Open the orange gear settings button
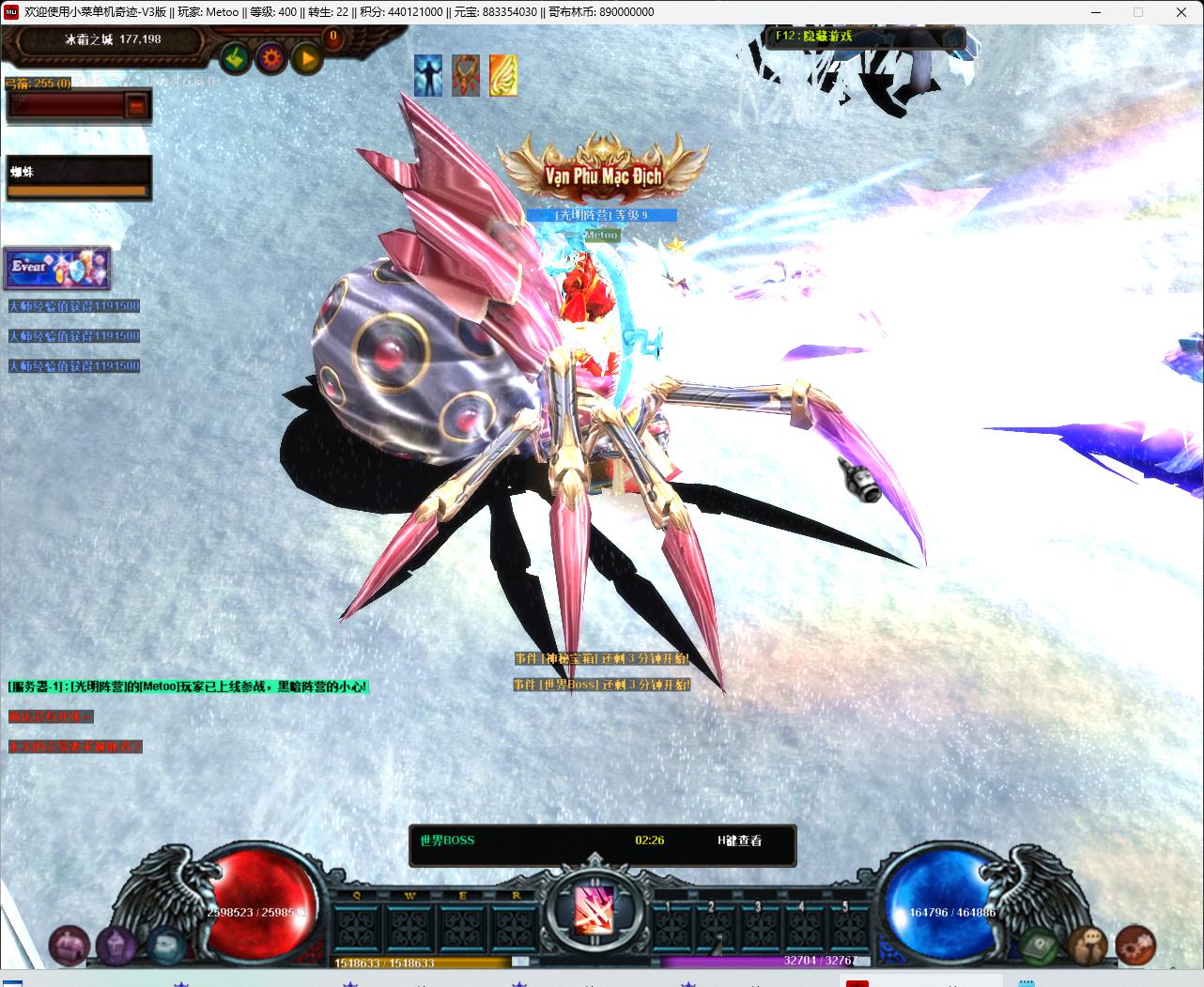This screenshot has height=987, width=1204. click(x=271, y=59)
